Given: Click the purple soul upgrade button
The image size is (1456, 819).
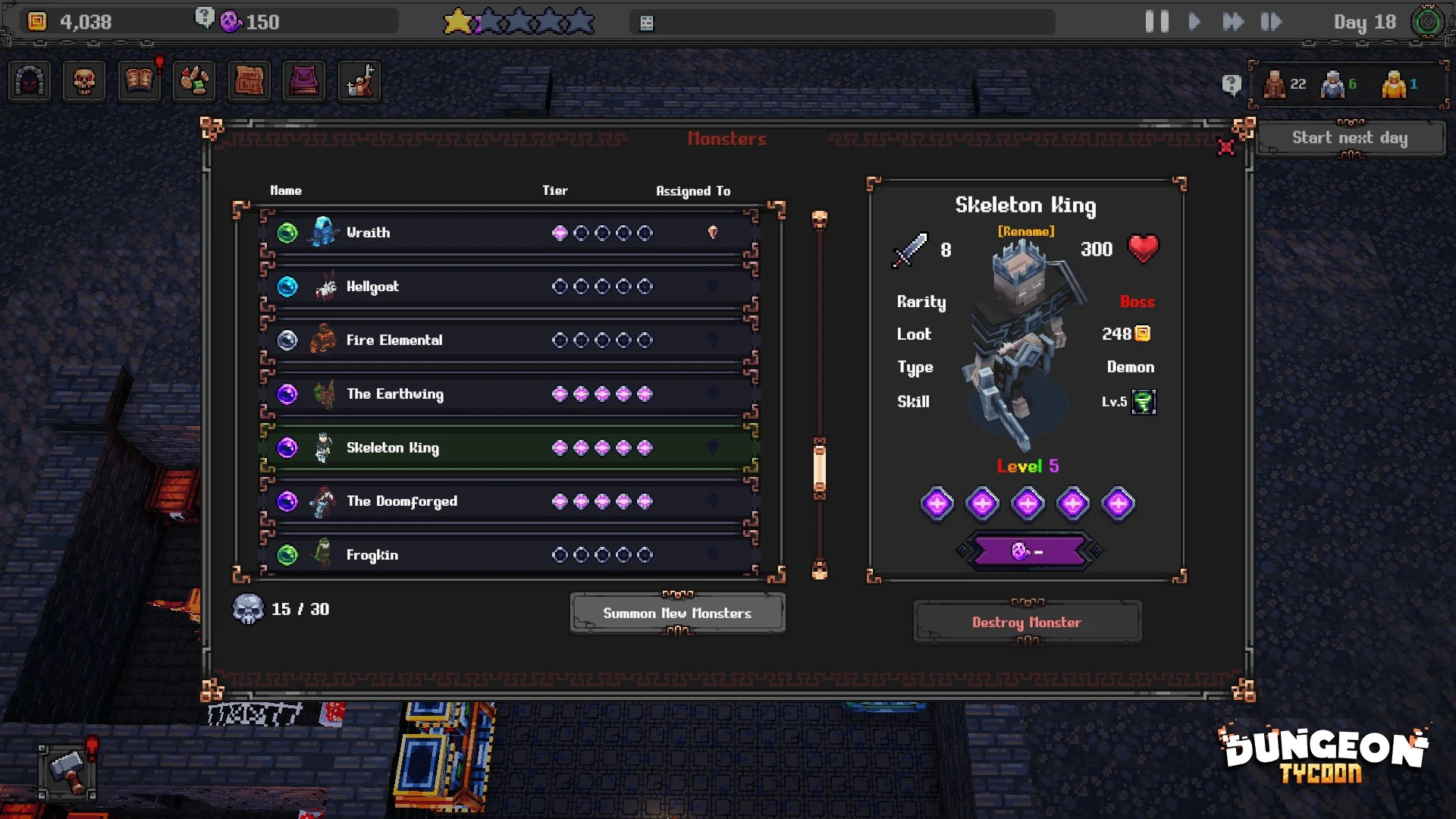Looking at the screenshot, I should pyautogui.click(x=1028, y=551).
